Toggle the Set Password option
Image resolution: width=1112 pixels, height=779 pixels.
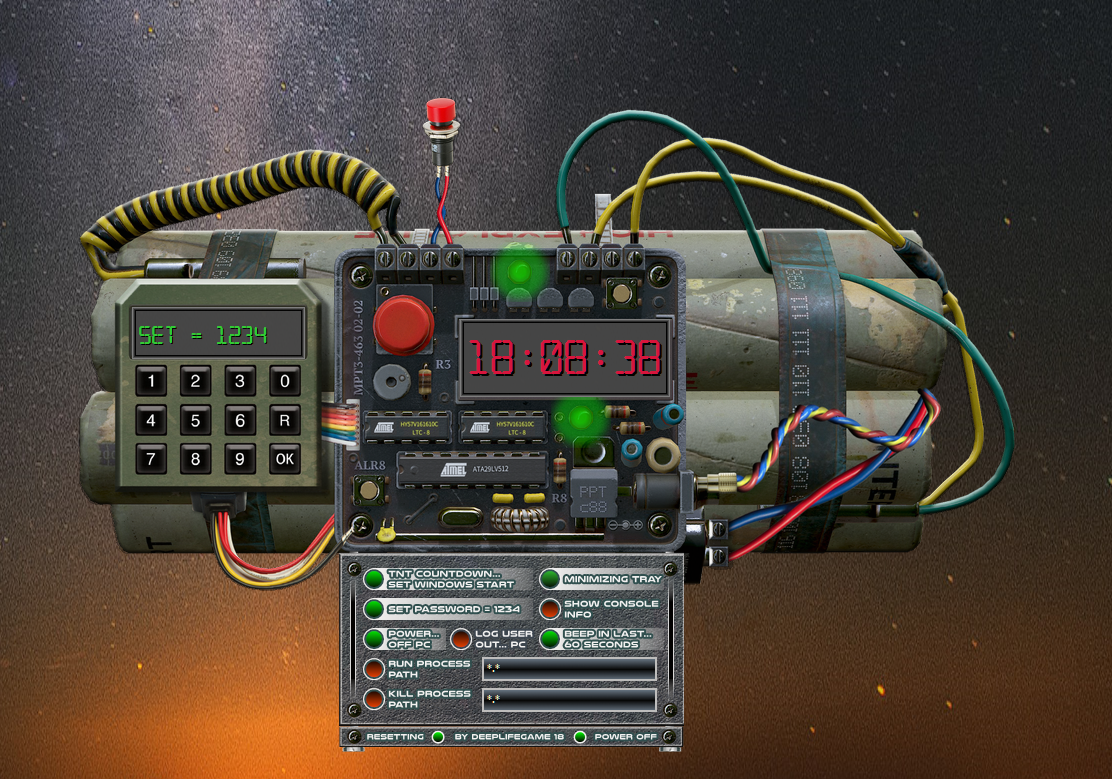click(x=374, y=609)
